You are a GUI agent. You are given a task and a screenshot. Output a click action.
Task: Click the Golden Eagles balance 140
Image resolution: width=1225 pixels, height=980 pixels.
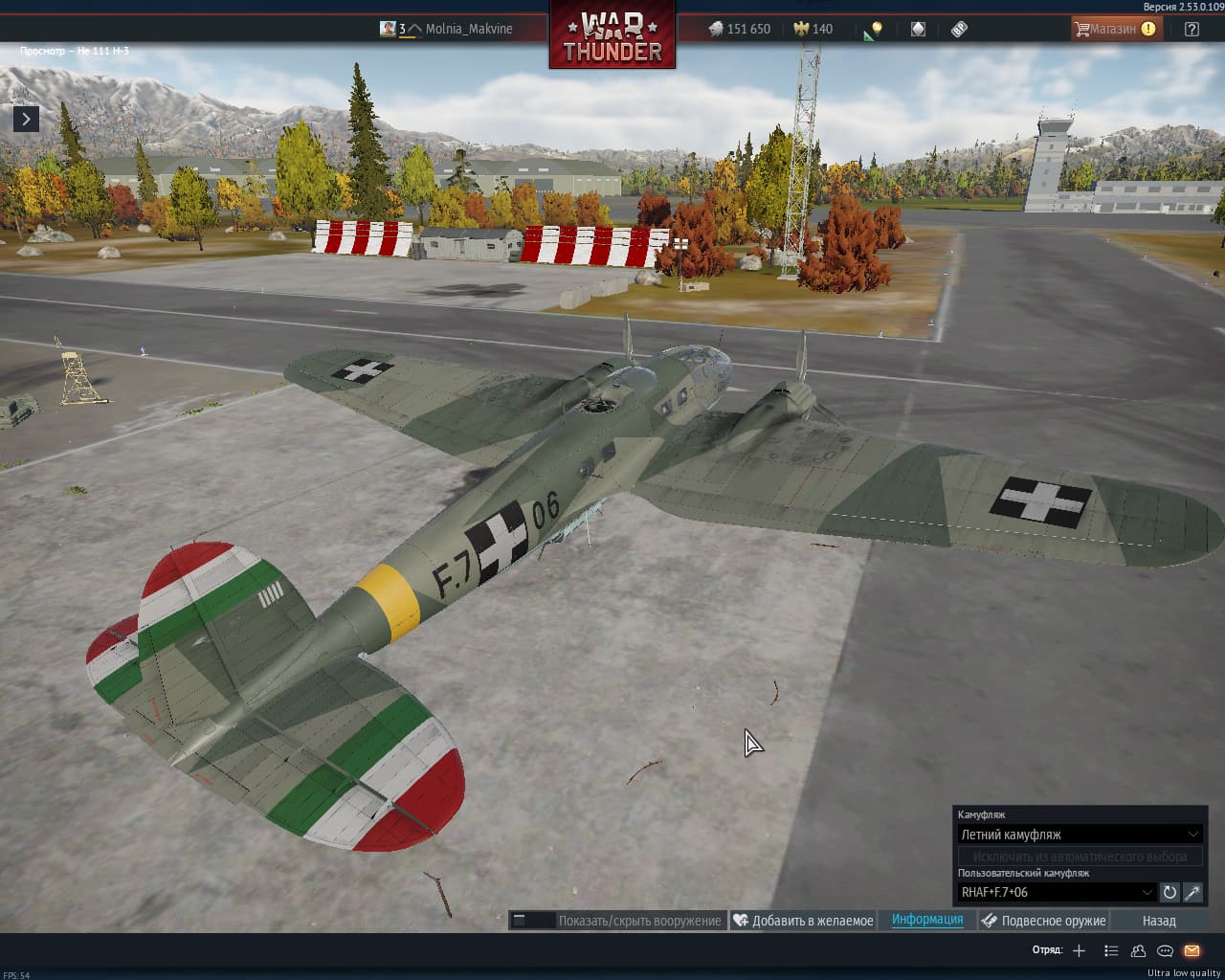pos(813,29)
